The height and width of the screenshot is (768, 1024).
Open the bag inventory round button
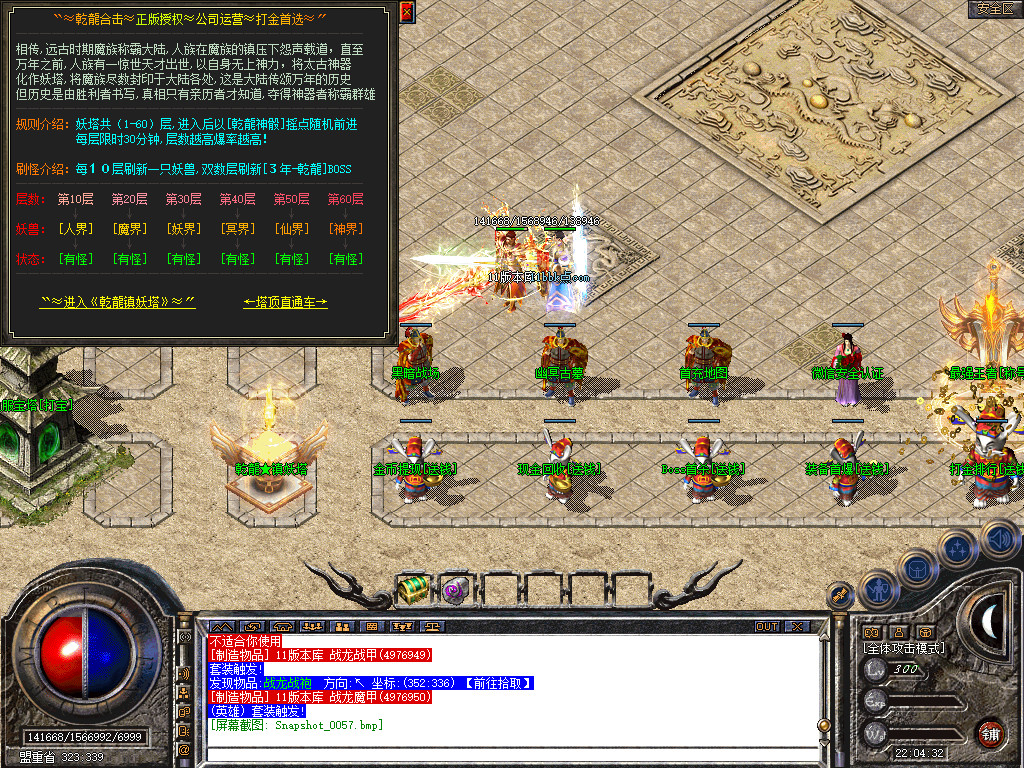coord(916,569)
